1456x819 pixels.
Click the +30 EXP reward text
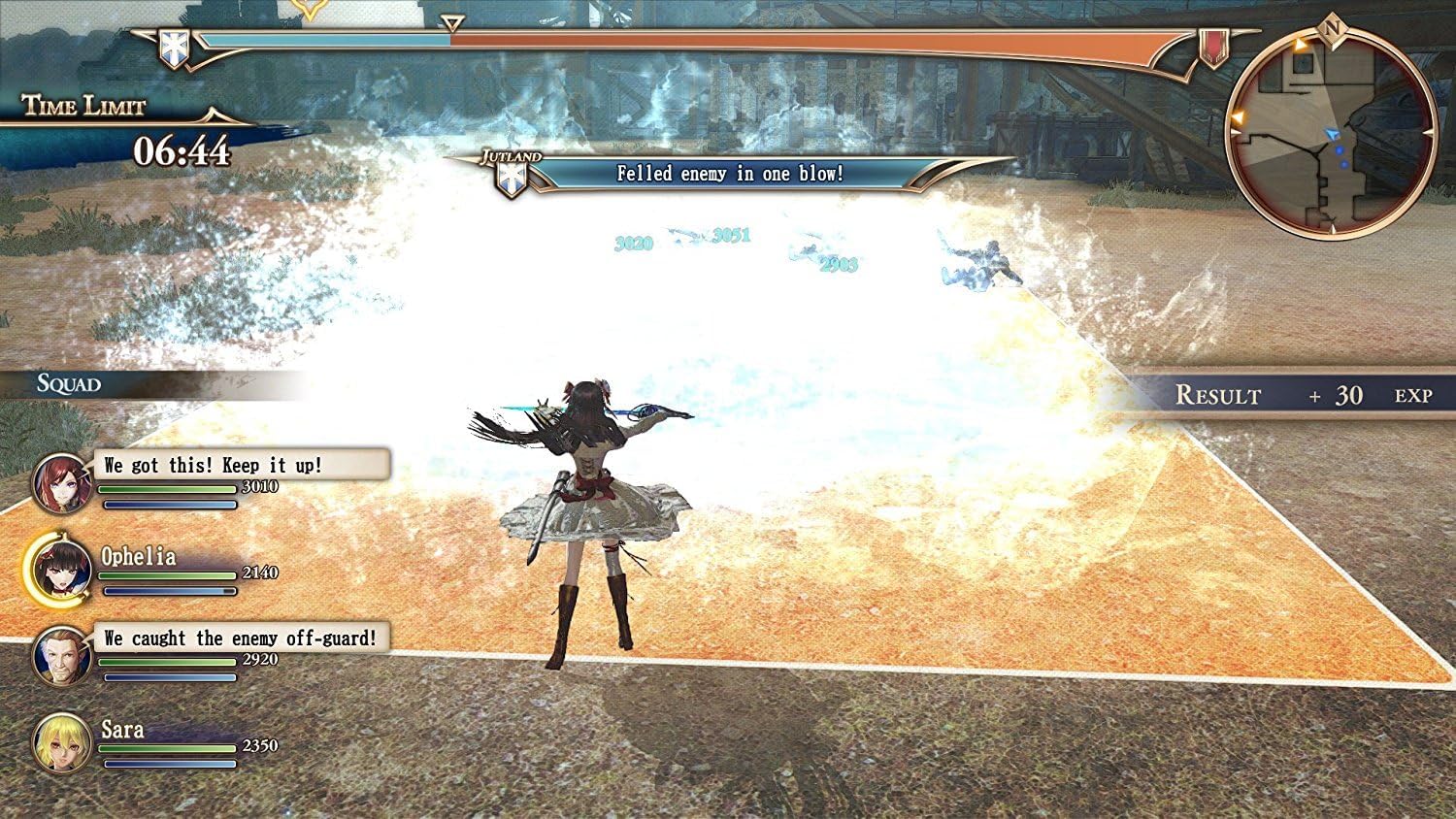pyautogui.click(x=1349, y=397)
